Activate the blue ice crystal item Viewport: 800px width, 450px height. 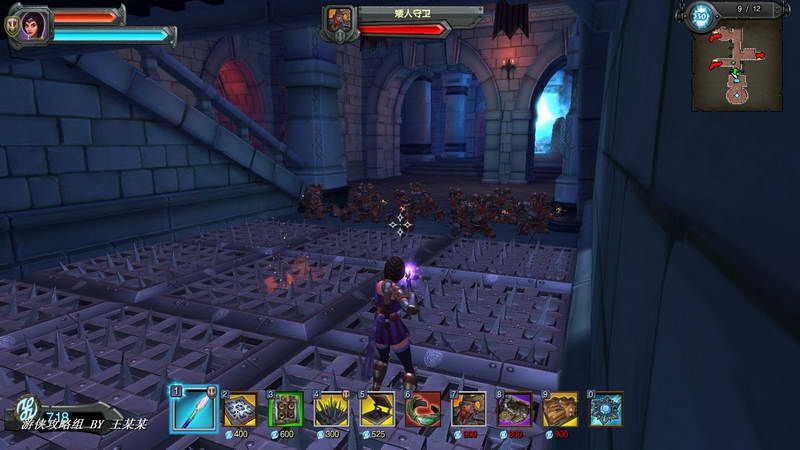click(606, 410)
